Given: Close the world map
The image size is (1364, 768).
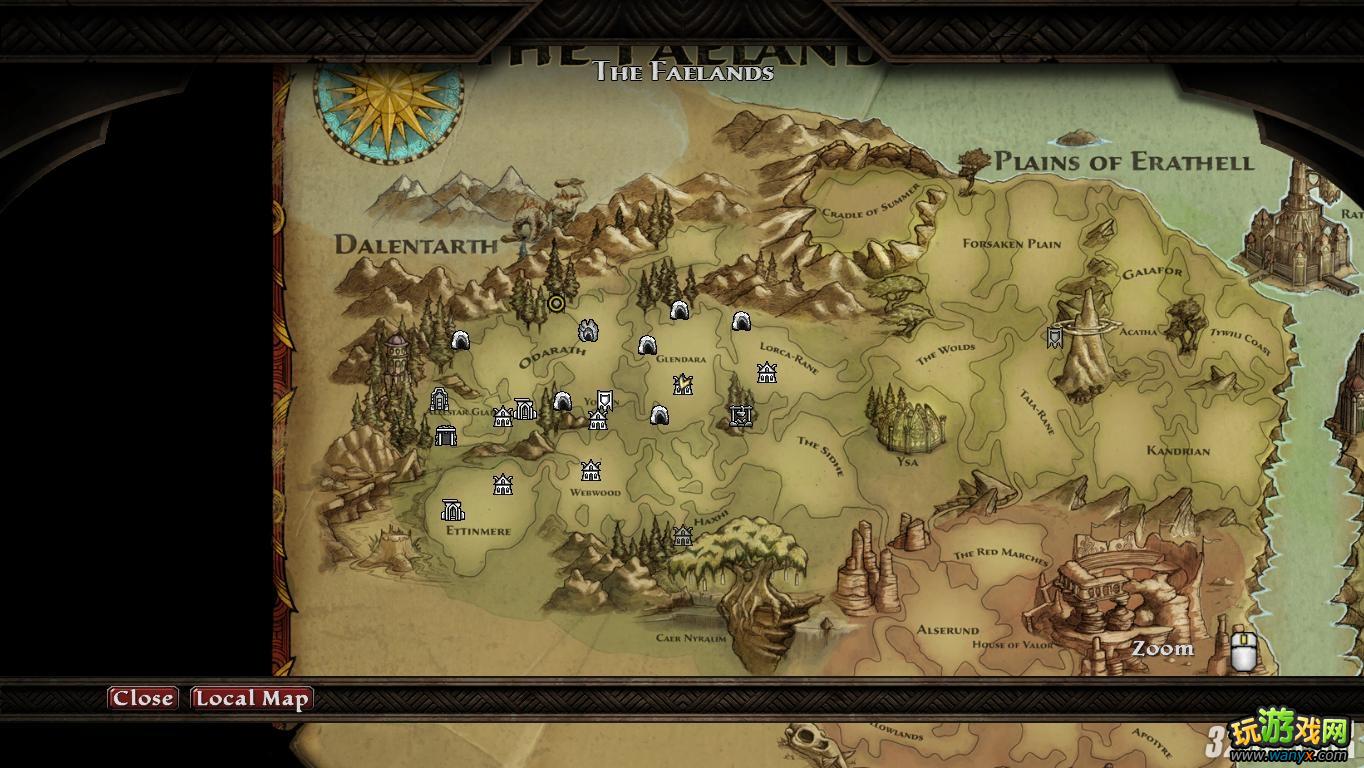Looking at the screenshot, I should pos(143,698).
